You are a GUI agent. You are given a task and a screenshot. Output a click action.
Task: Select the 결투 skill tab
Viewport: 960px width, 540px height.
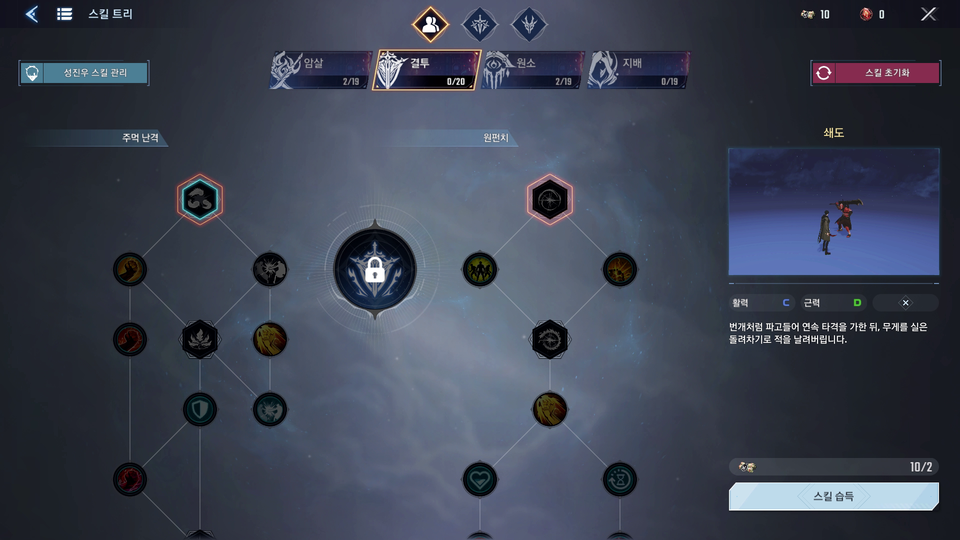coord(426,70)
